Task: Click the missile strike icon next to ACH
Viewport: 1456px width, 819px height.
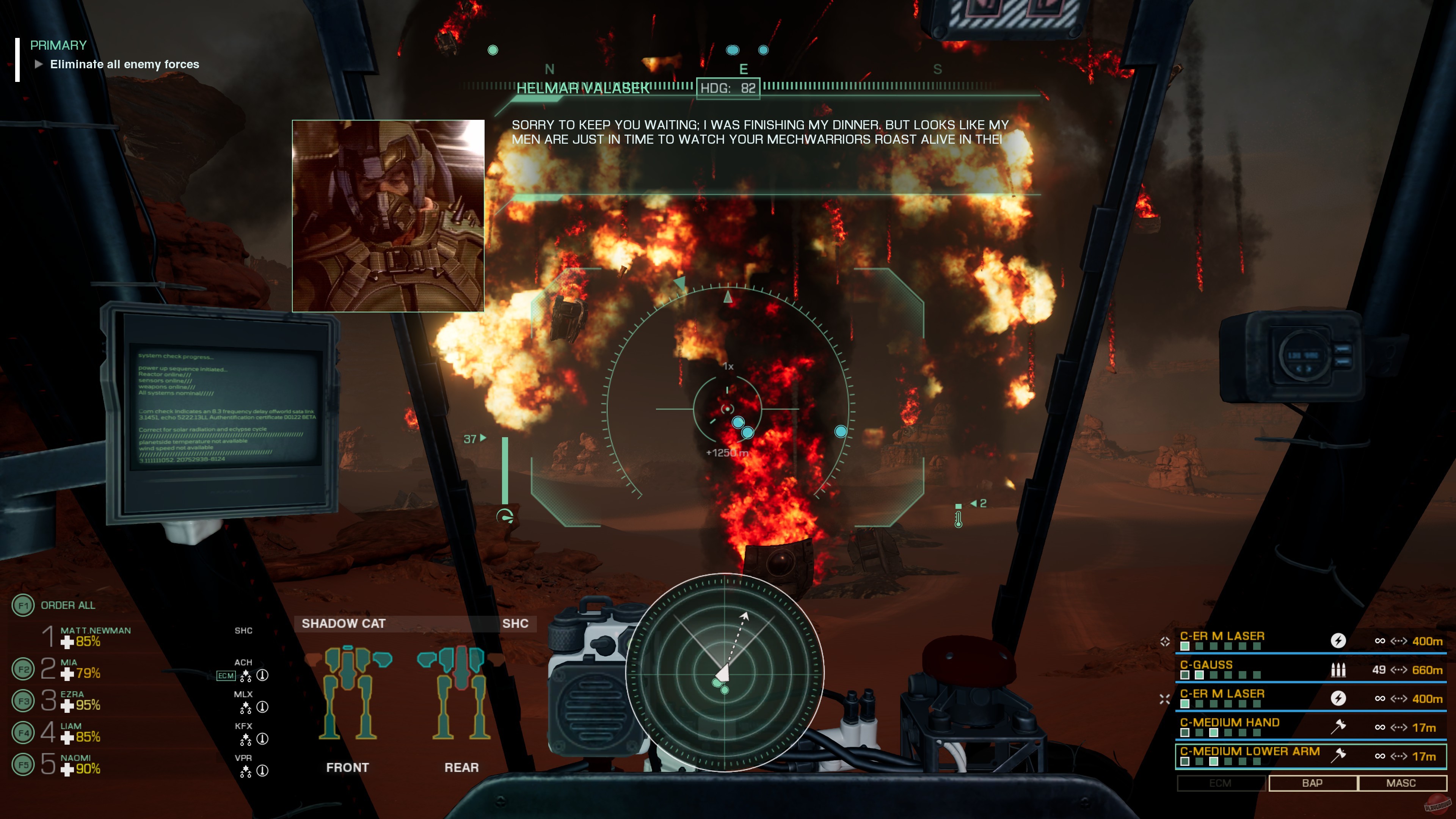Action: pos(262,675)
